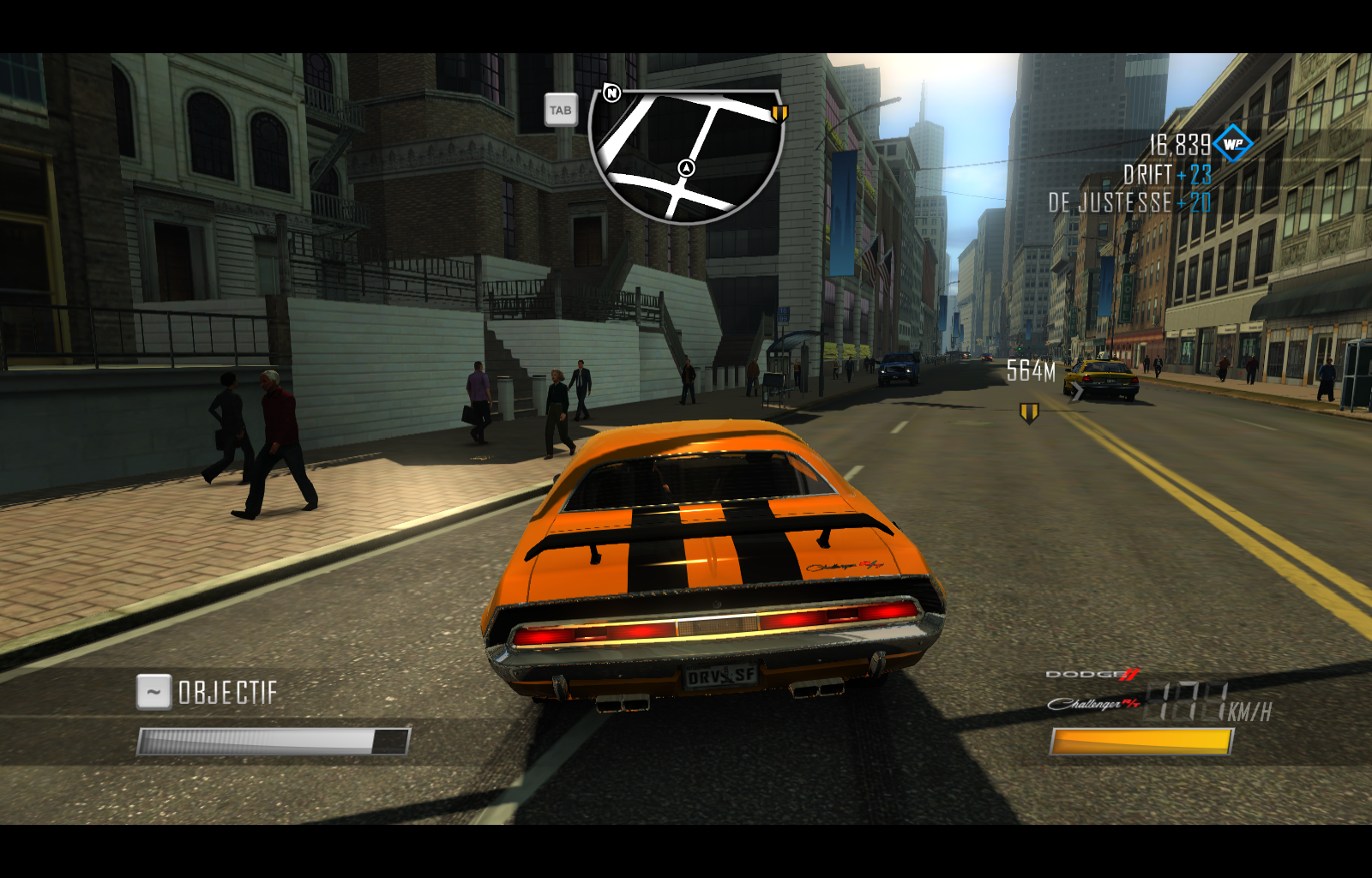1372x878 pixels.
Task: Click the N compass indicator on the minimap
Action: tap(611, 94)
